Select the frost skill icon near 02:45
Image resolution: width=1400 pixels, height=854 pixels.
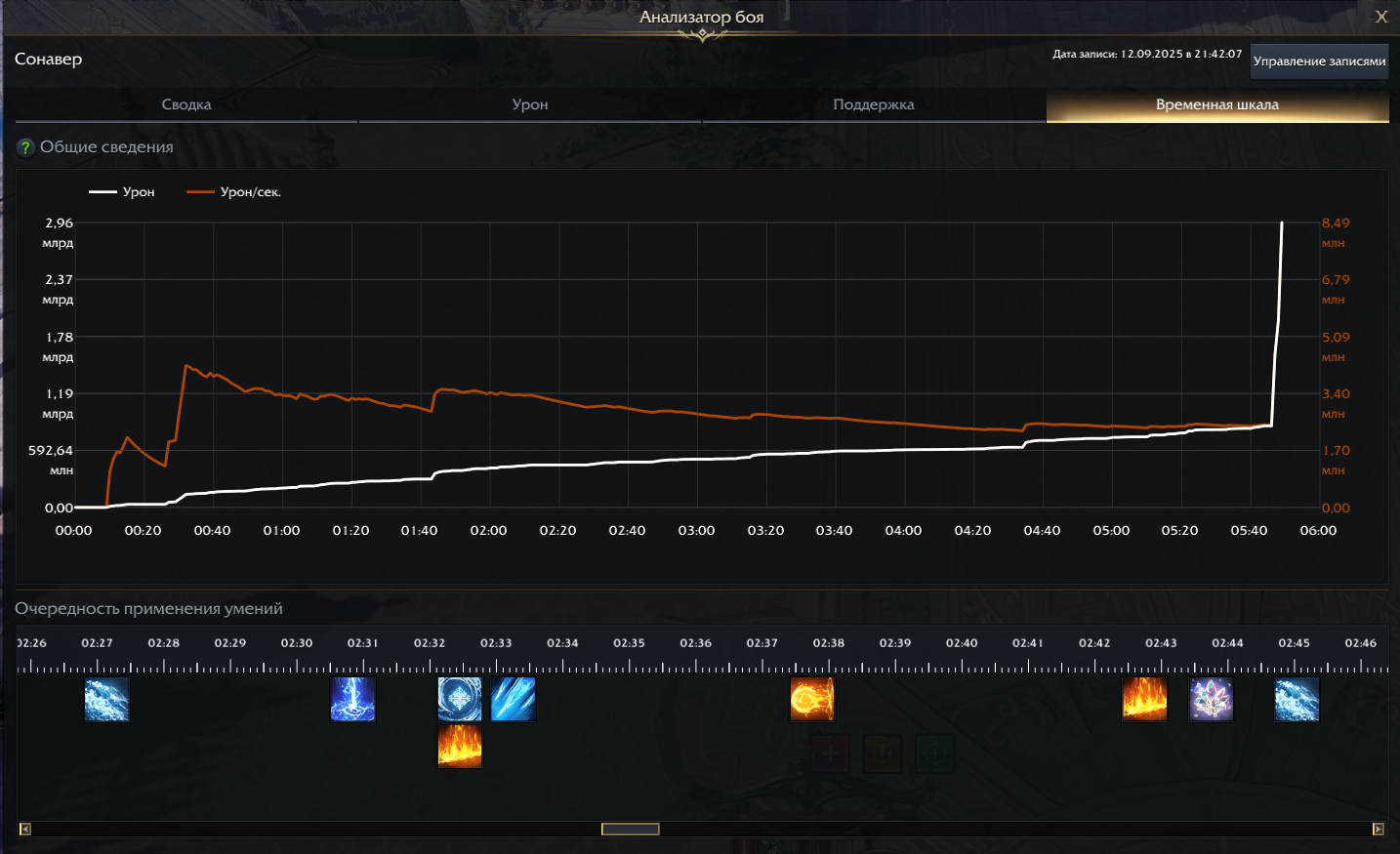1297,699
